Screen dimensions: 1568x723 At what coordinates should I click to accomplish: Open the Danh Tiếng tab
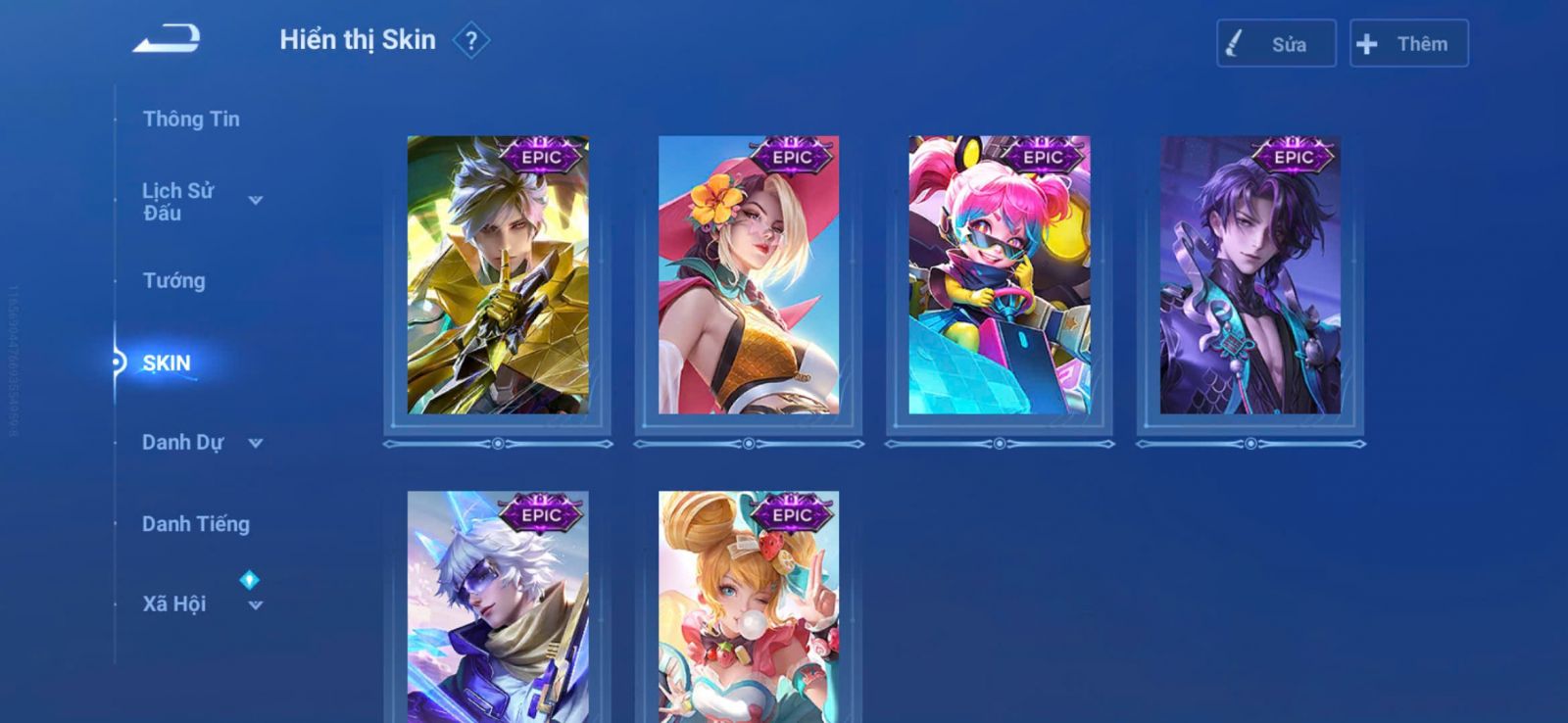196,524
